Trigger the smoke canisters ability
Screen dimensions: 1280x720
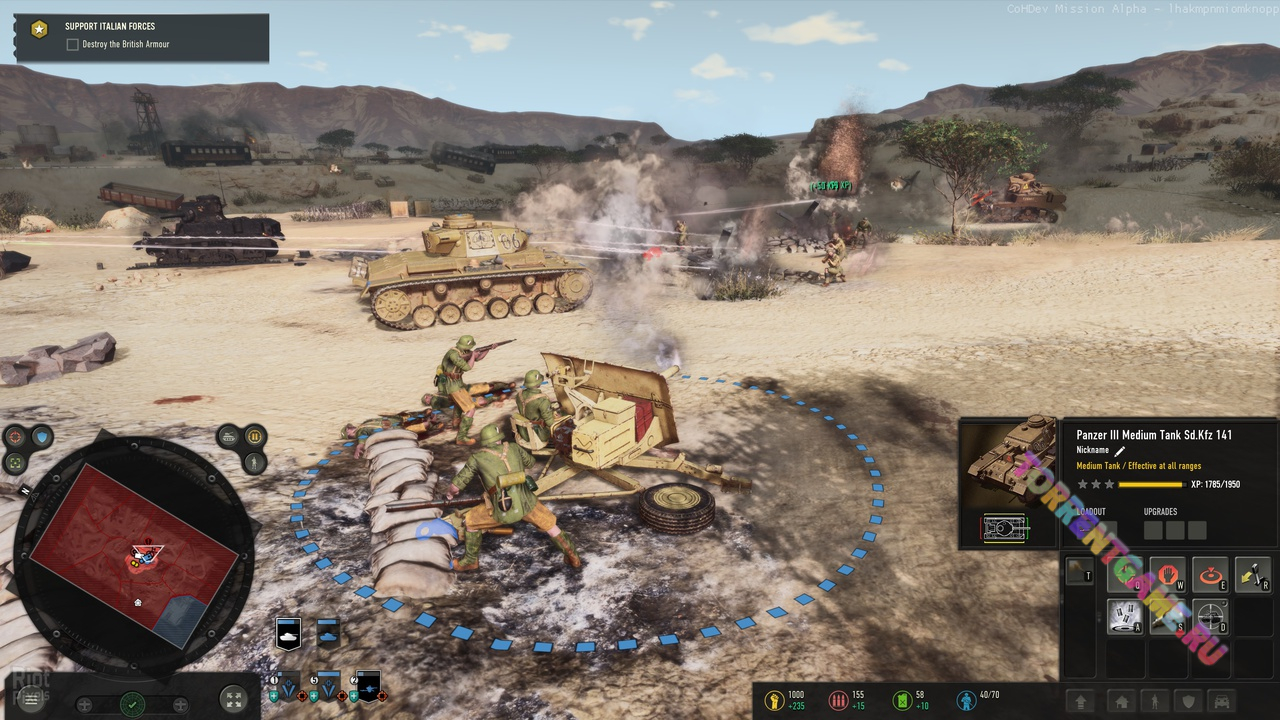coord(1125,617)
